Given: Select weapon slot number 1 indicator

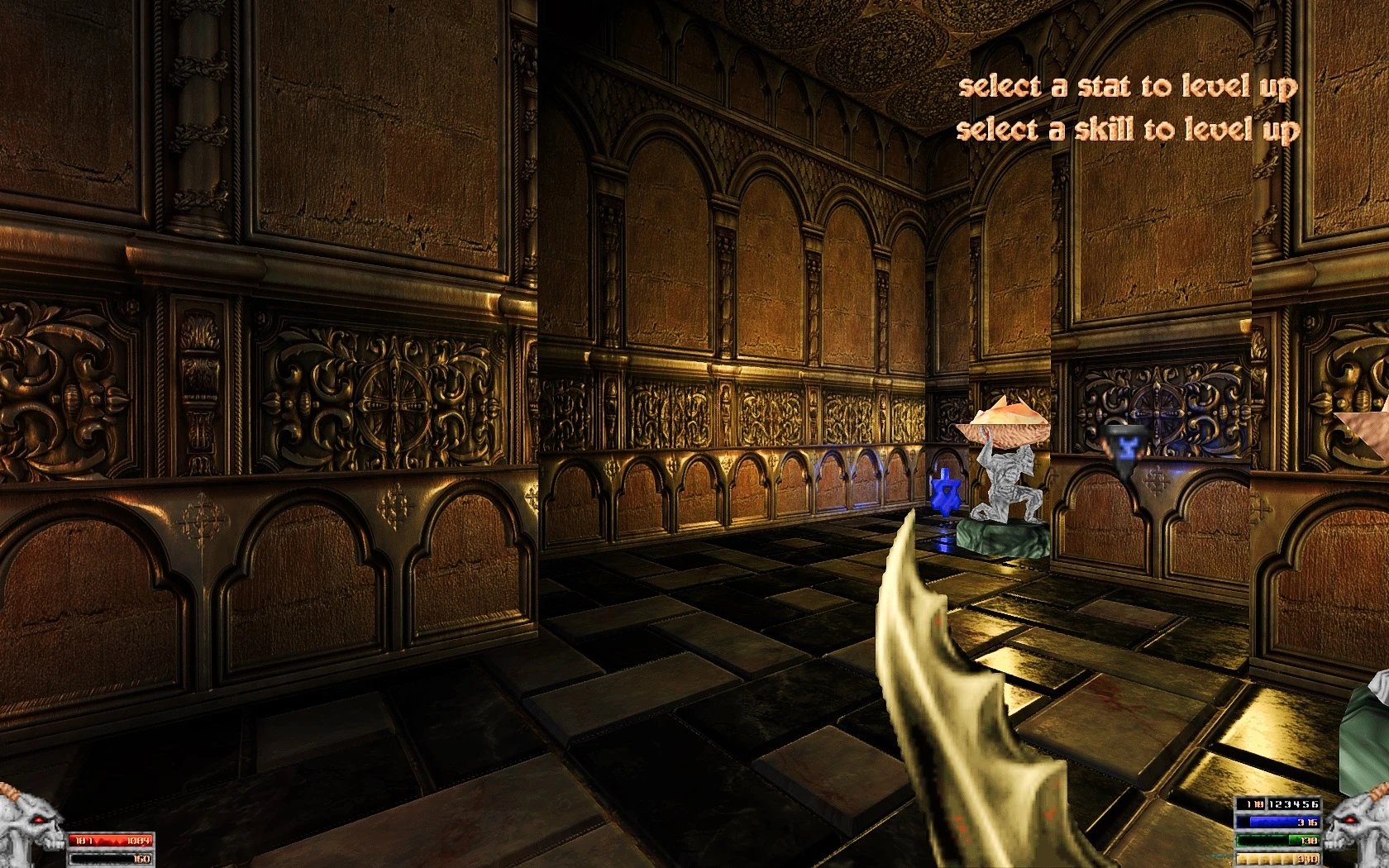Looking at the screenshot, I should [x=1272, y=804].
